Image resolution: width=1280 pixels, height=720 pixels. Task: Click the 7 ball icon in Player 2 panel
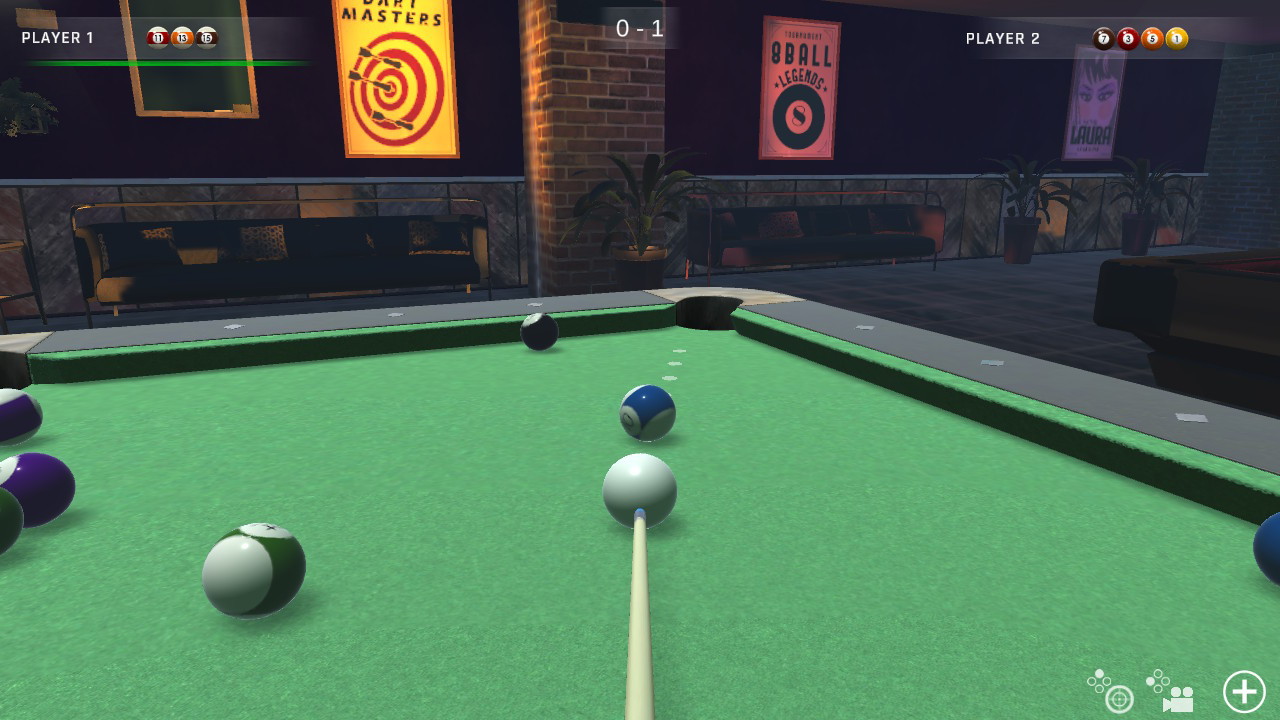pyautogui.click(x=1106, y=38)
